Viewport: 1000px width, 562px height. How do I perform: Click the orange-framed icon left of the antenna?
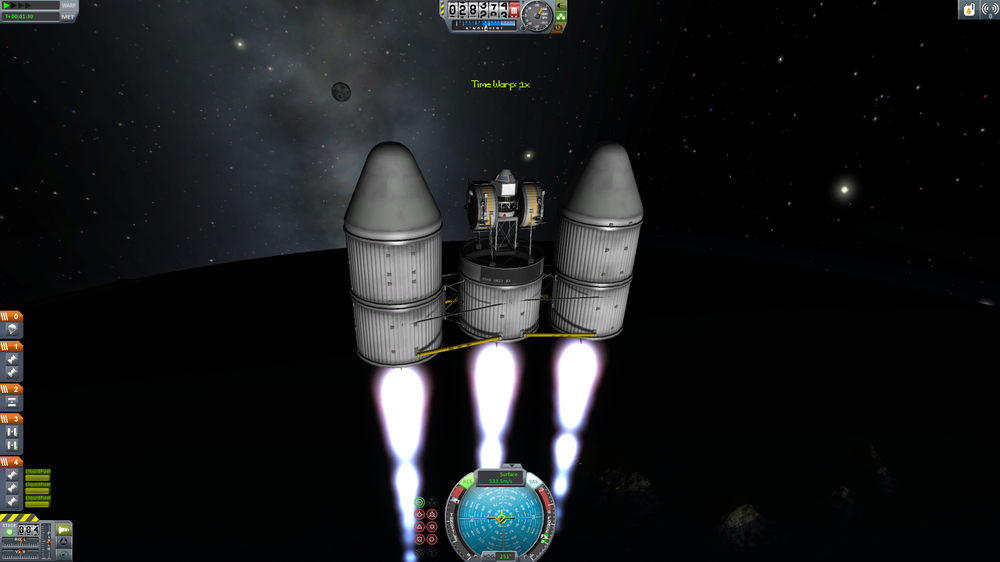(x=968, y=9)
